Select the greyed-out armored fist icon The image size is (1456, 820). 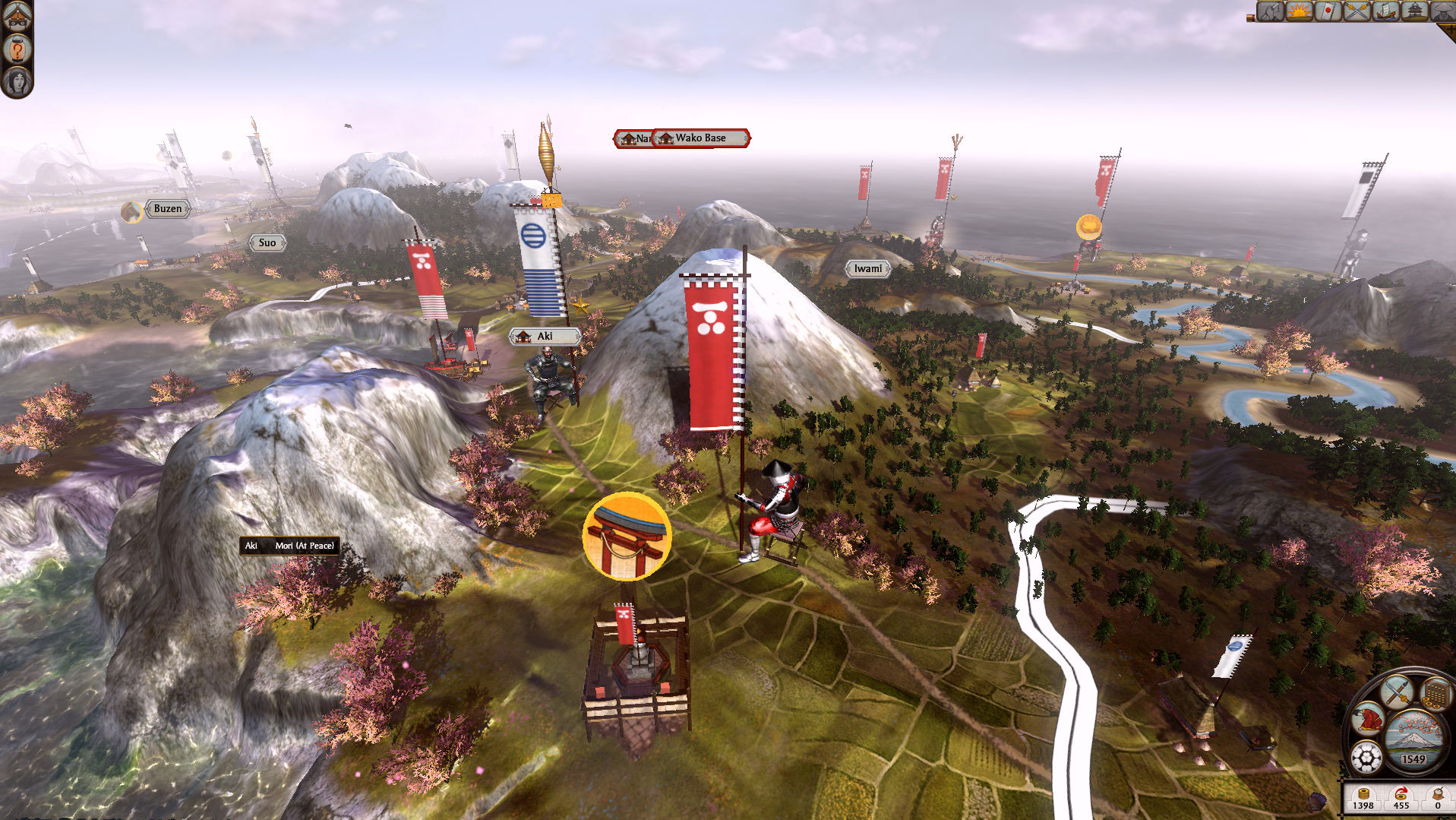coord(1270,11)
